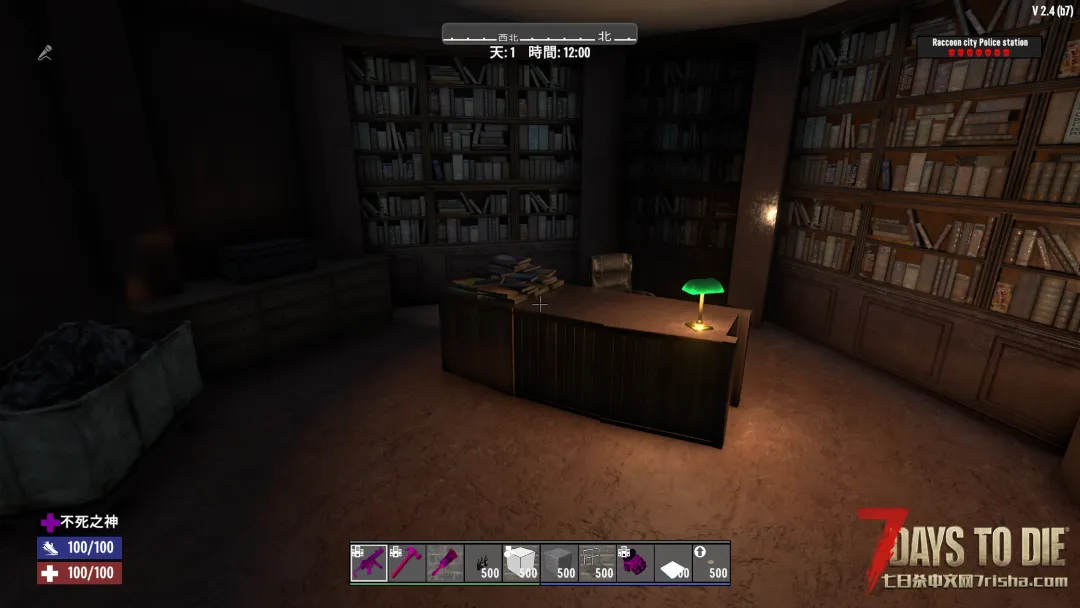The width and height of the screenshot is (1080, 608).
Task: Choose the purple engine-like item slot
Action: click(x=635, y=563)
